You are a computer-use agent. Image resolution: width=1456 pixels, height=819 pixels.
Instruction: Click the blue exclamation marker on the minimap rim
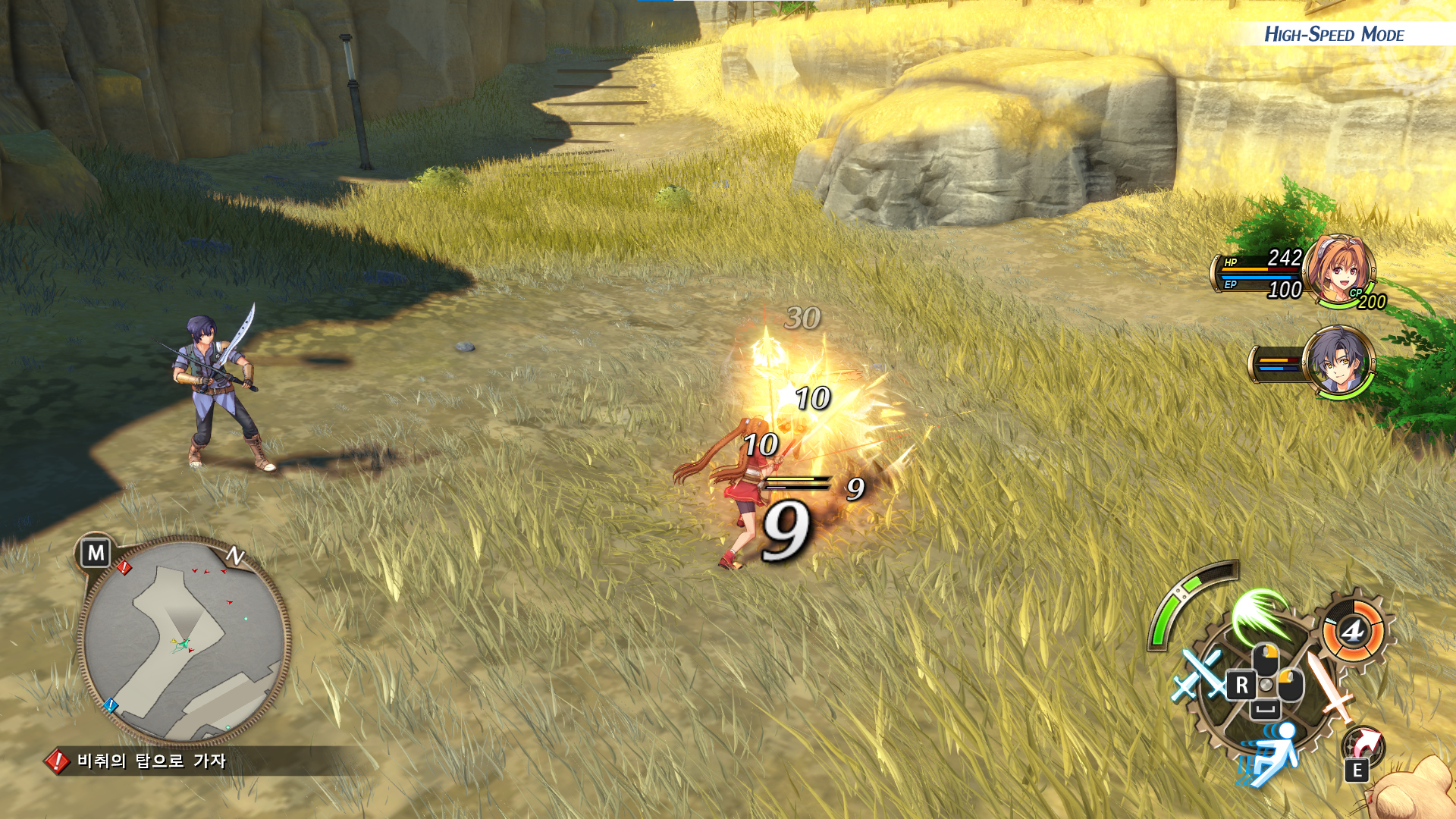pos(111,705)
